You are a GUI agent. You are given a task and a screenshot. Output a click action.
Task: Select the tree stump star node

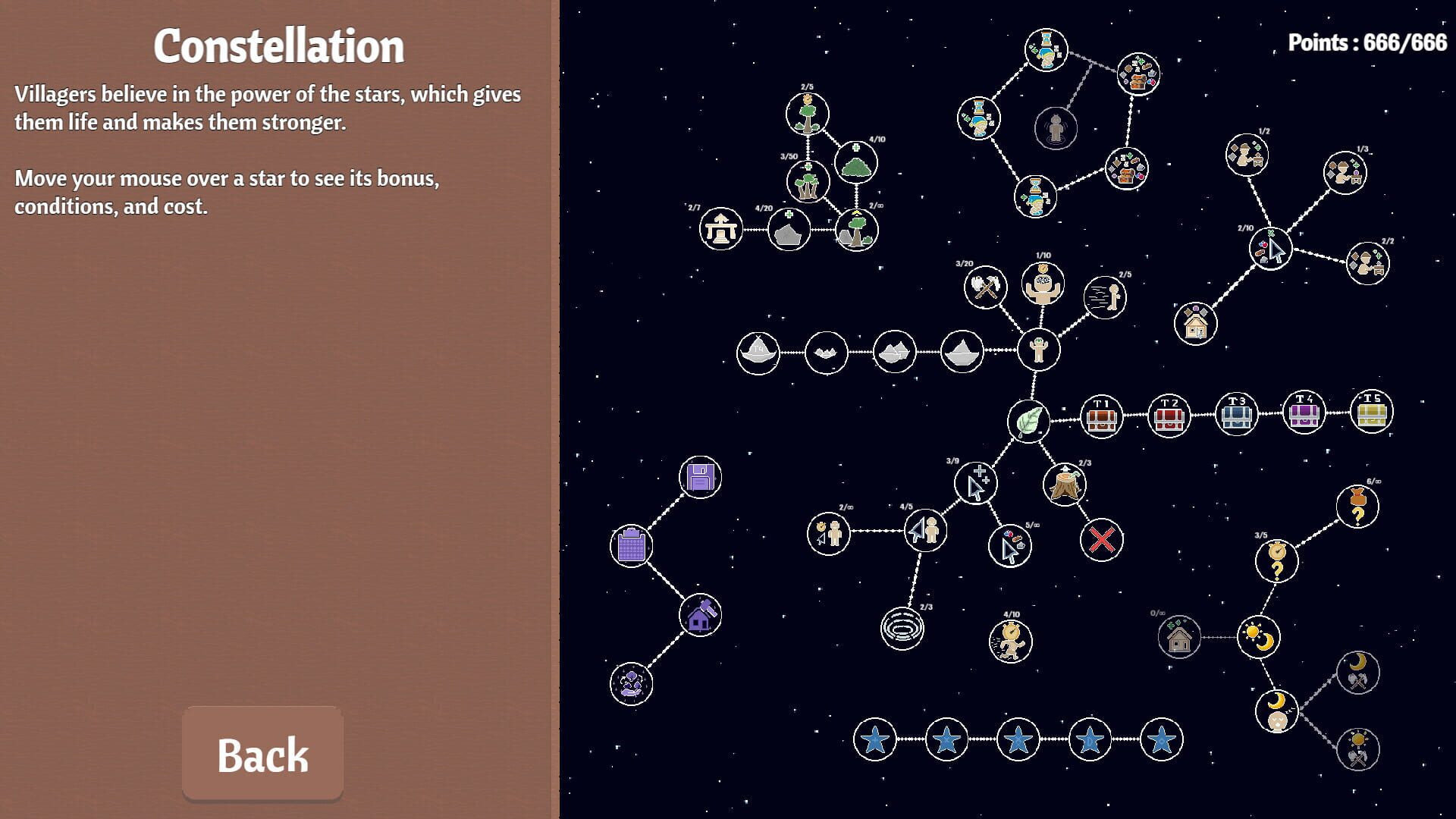coord(1064,483)
